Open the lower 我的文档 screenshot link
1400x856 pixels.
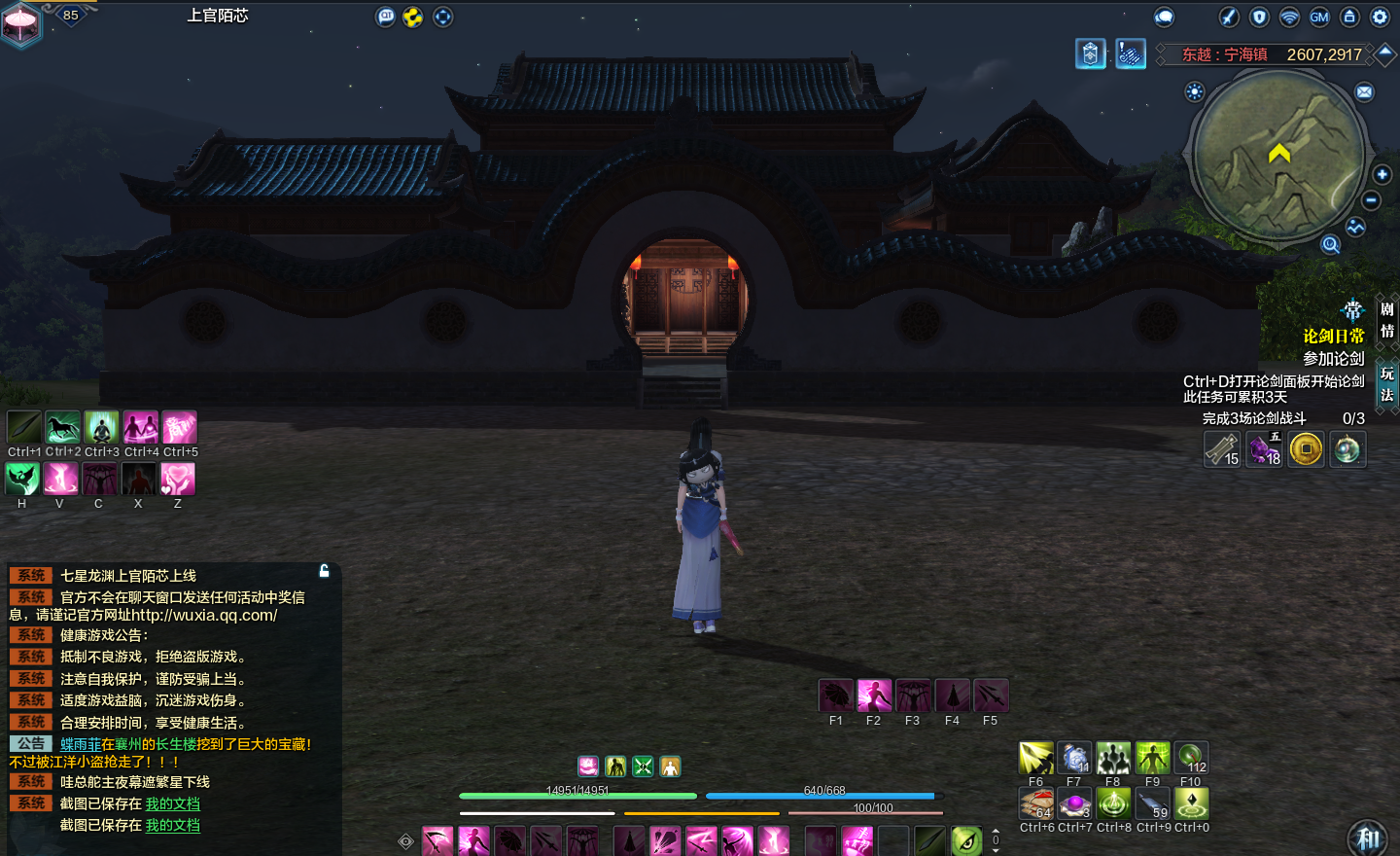point(172,825)
